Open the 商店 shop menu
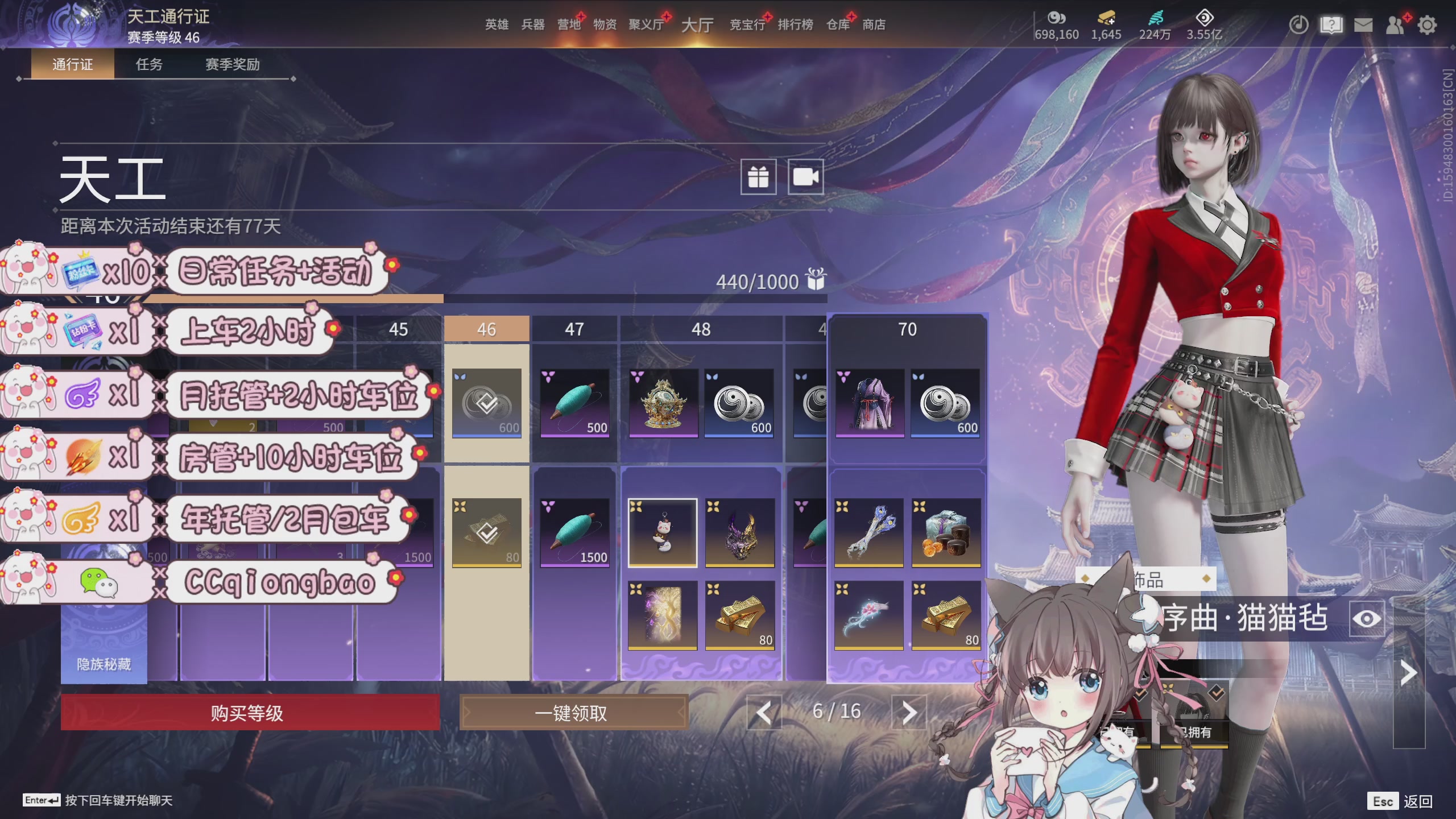 (874, 24)
